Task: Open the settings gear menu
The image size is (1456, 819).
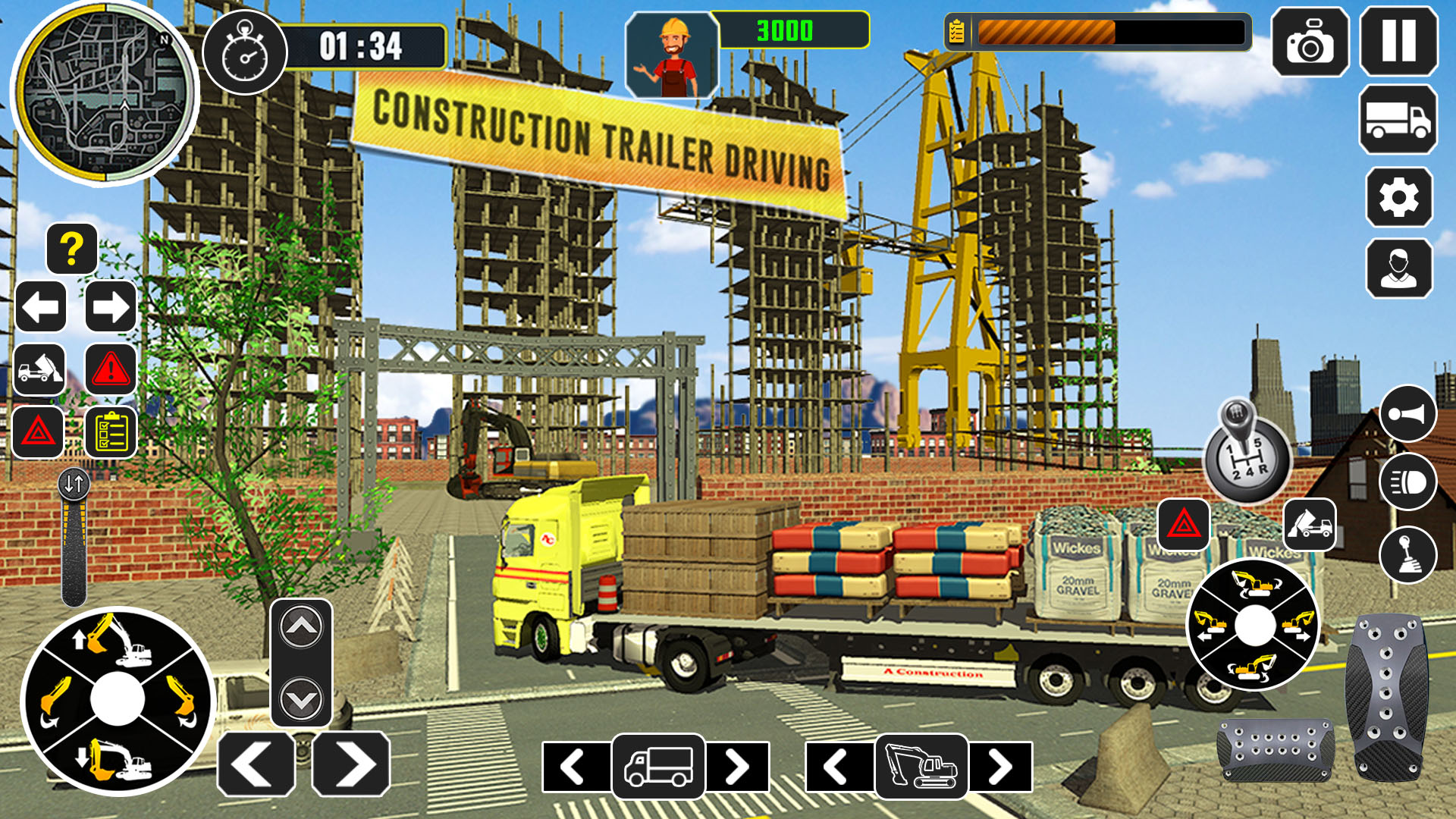Action: coord(1399,197)
